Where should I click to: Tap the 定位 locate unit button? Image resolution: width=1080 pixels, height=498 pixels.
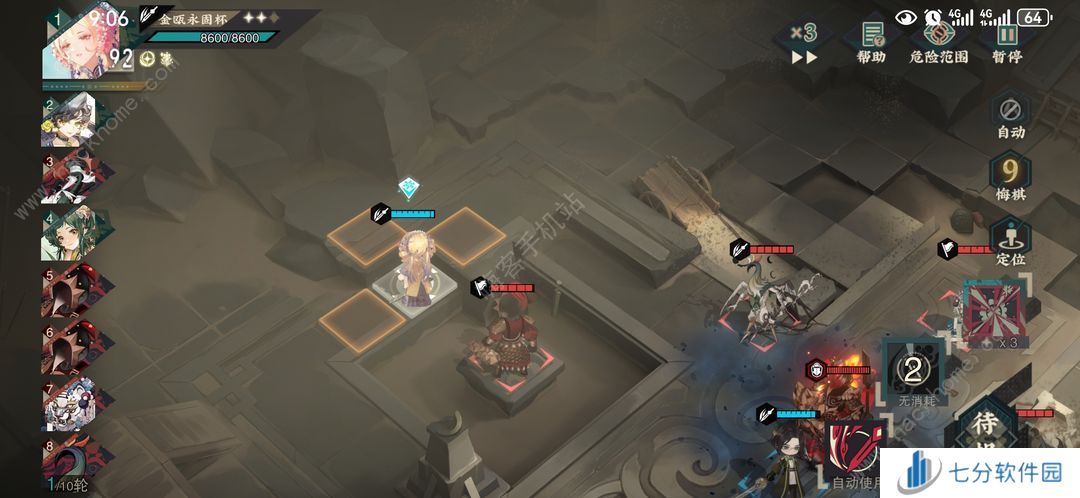tap(1010, 242)
